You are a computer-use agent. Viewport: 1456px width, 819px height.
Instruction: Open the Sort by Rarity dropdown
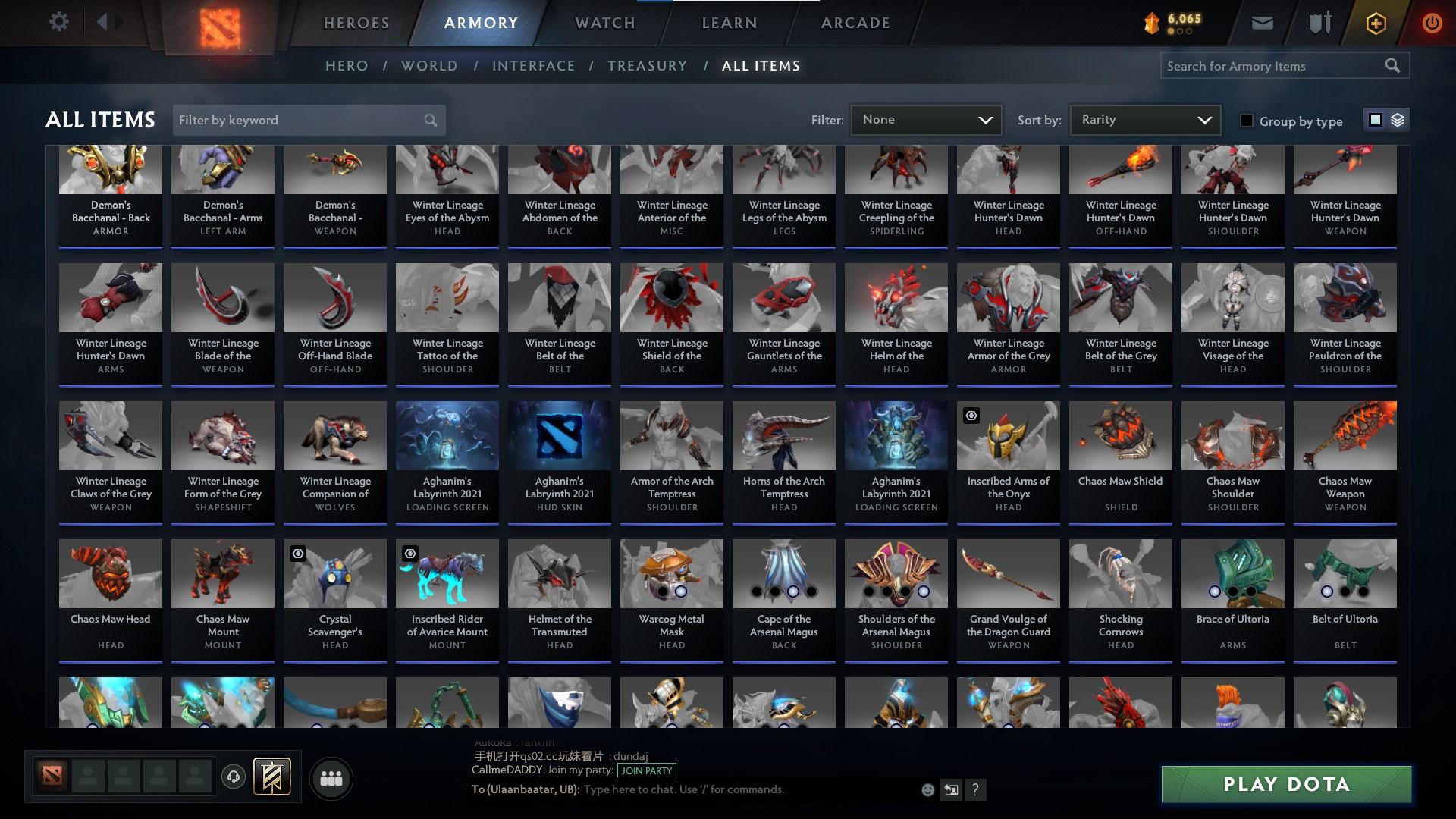tap(1144, 119)
